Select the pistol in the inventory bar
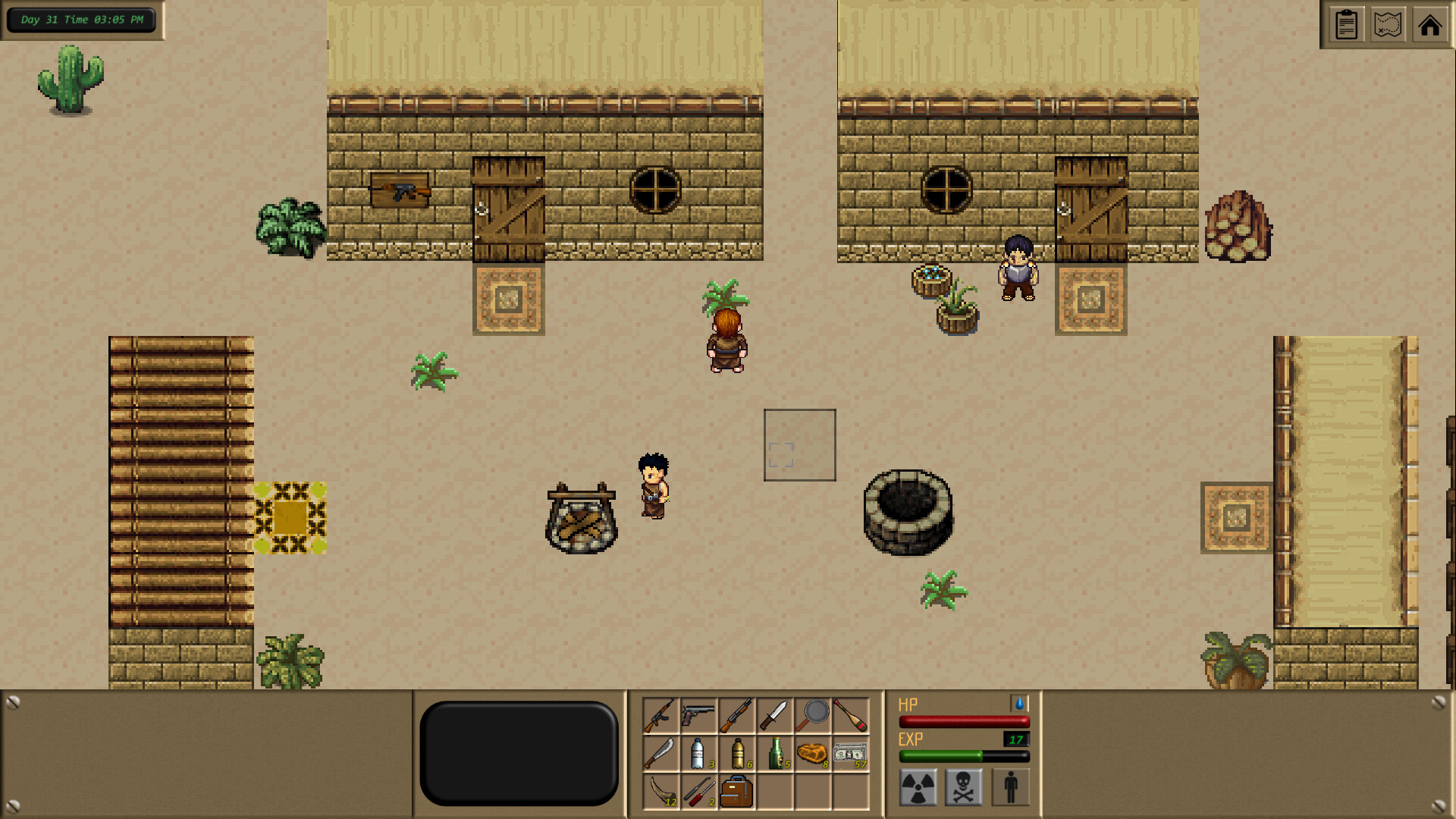 pos(697,715)
